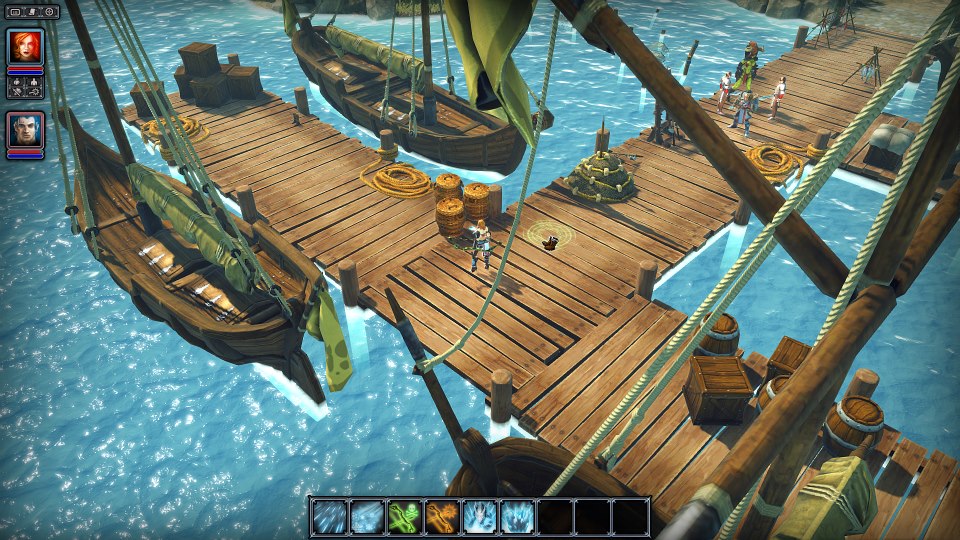Cast the icy wind streaks skill
This screenshot has height=540, width=960.
click(329, 516)
